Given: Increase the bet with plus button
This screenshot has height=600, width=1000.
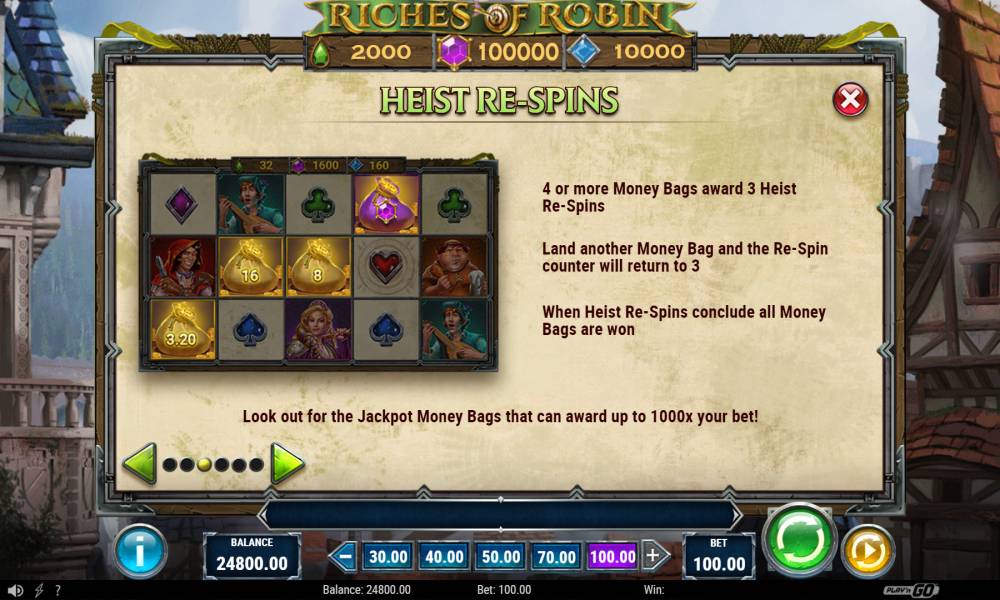Looking at the screenshot, I should 655,556.
